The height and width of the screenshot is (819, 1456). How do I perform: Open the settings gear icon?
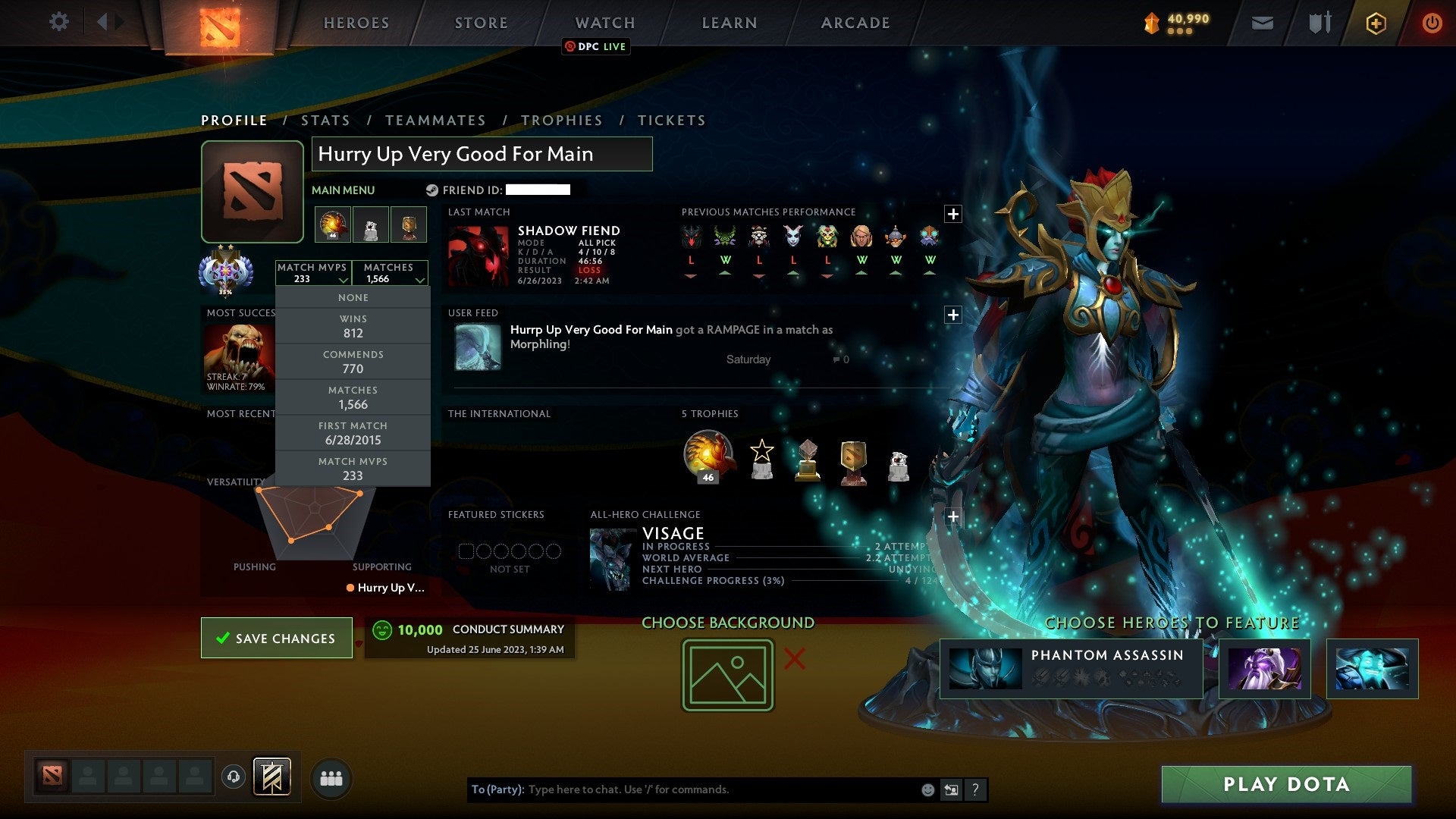59,22
